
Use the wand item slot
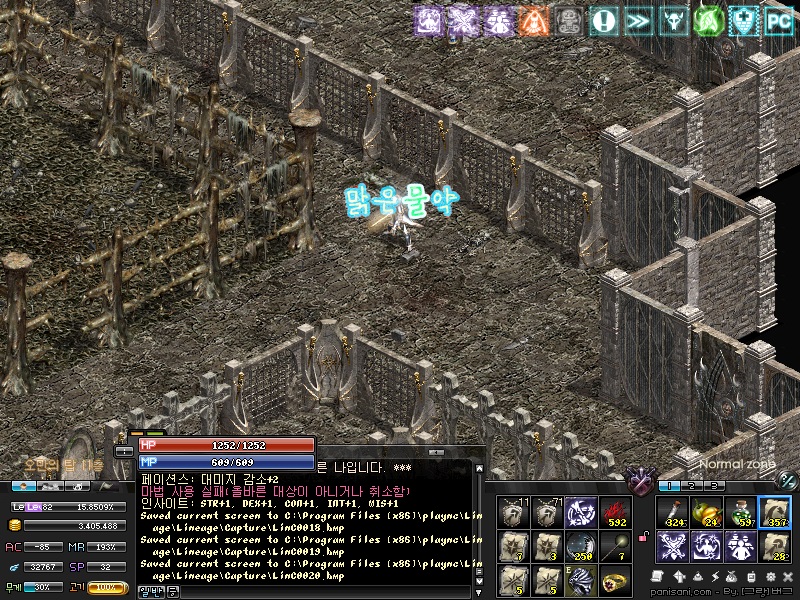[614, 546]
